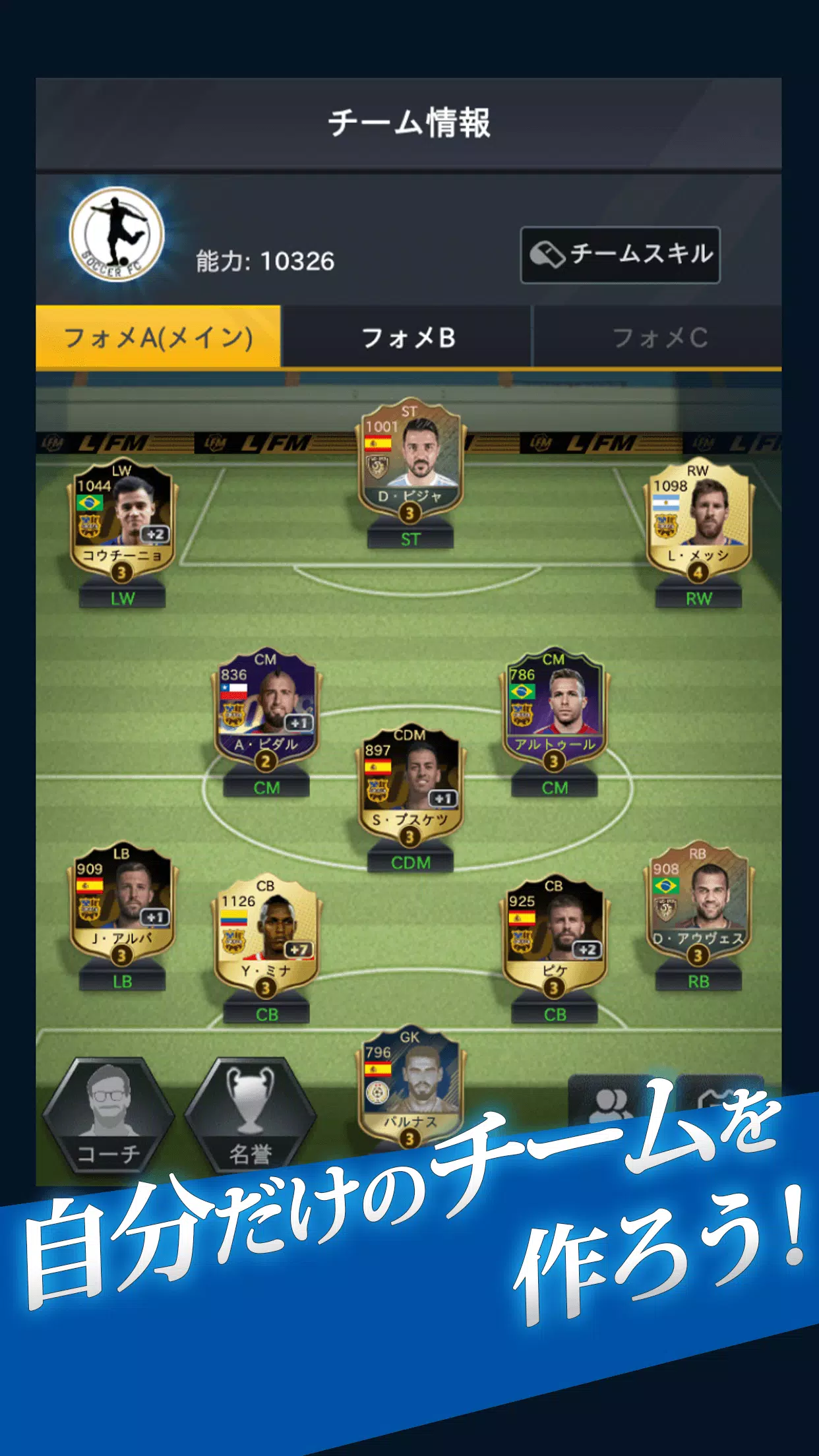The height and width of the screenshot is (1456, 819).
Task: Select the フォメA(メイン) formation tab
Action: pos(158,338)
